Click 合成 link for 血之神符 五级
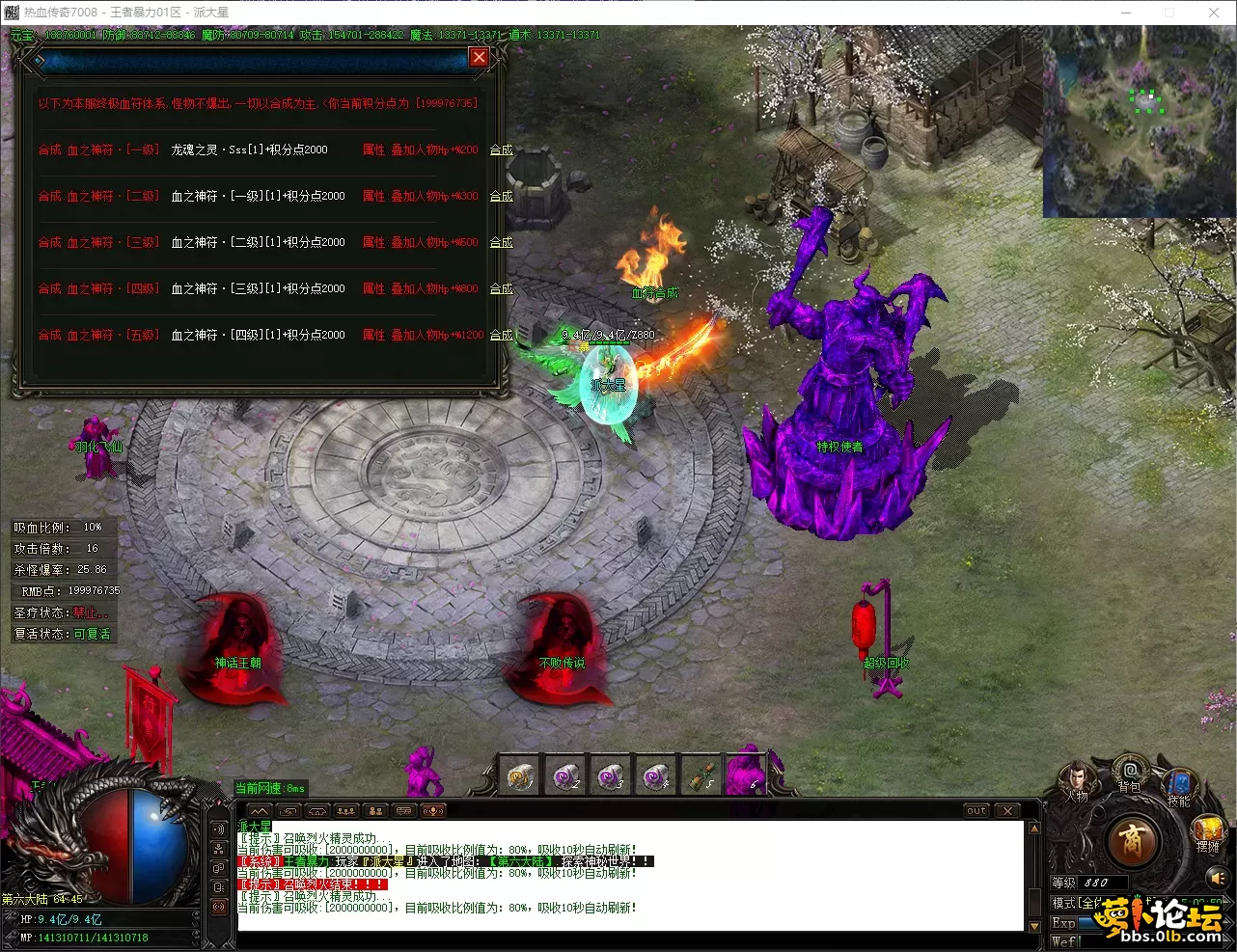1237x952 pixels. click(501, 336)
